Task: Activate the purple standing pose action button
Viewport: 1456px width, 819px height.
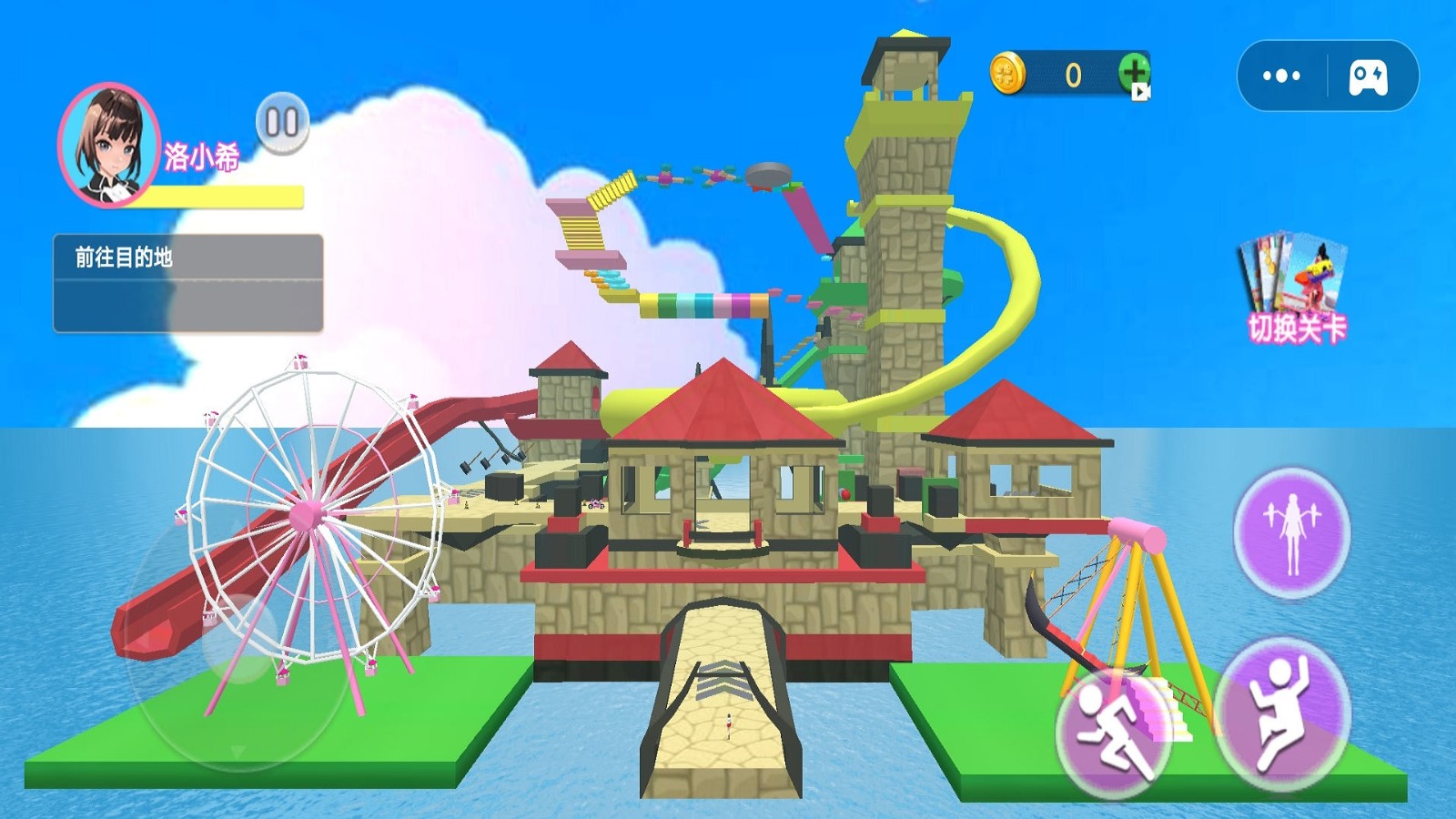Action: tap(1291, 532)
